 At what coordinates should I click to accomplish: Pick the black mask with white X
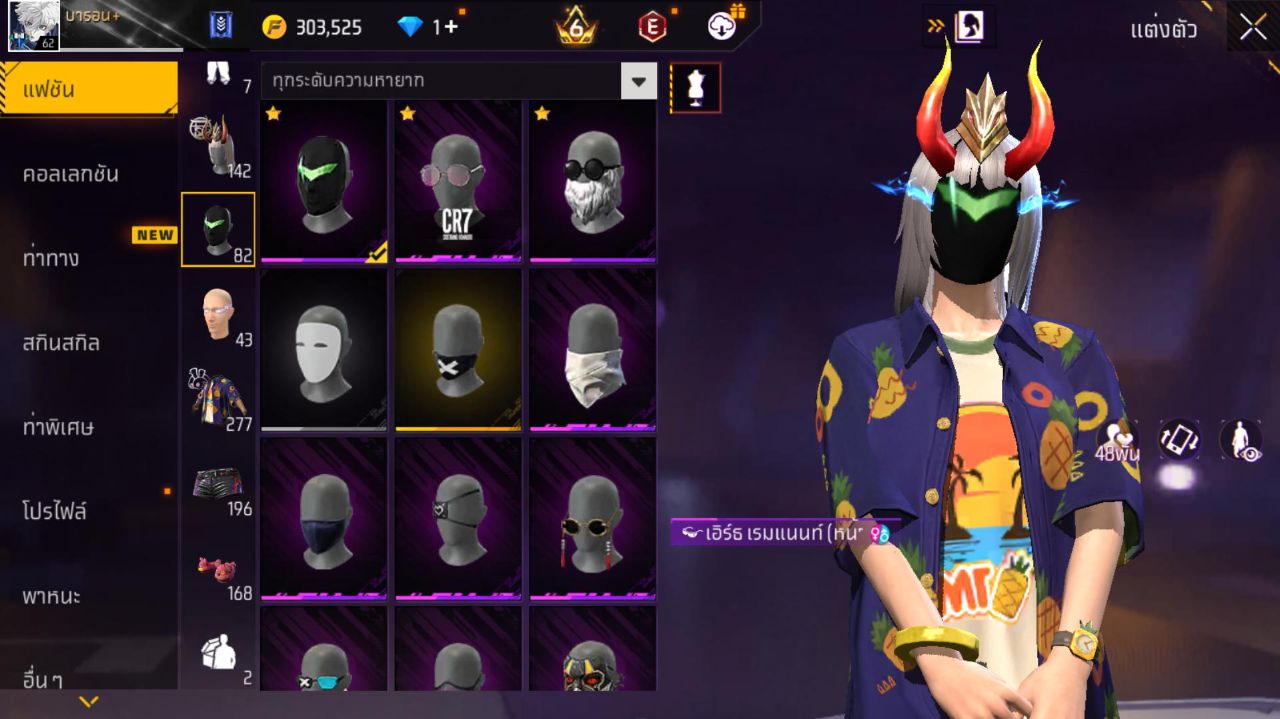458,350
